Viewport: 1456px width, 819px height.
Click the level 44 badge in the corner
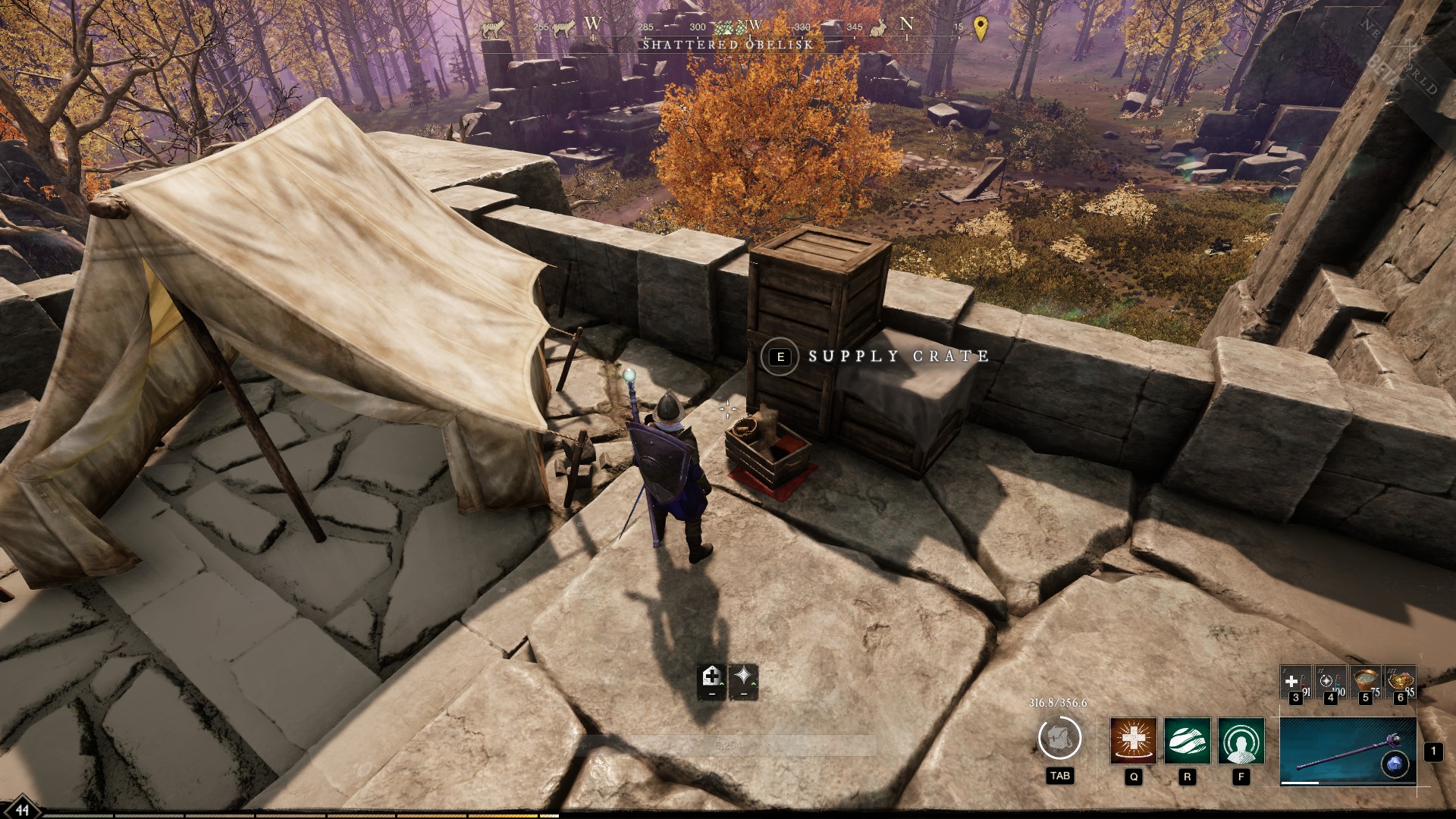pyautogui.click(x=23, y=808)
